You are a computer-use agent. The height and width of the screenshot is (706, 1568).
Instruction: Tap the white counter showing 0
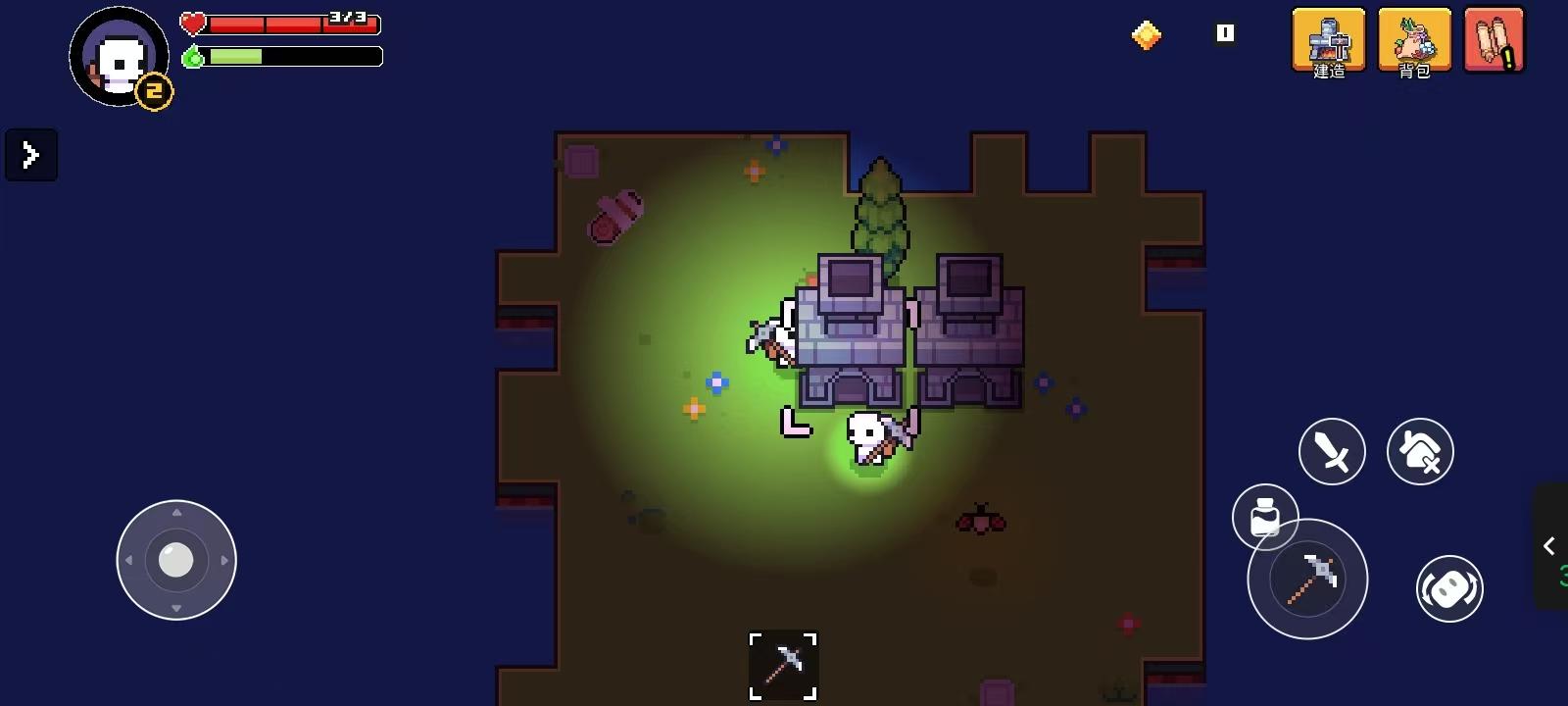(1223, 32)
